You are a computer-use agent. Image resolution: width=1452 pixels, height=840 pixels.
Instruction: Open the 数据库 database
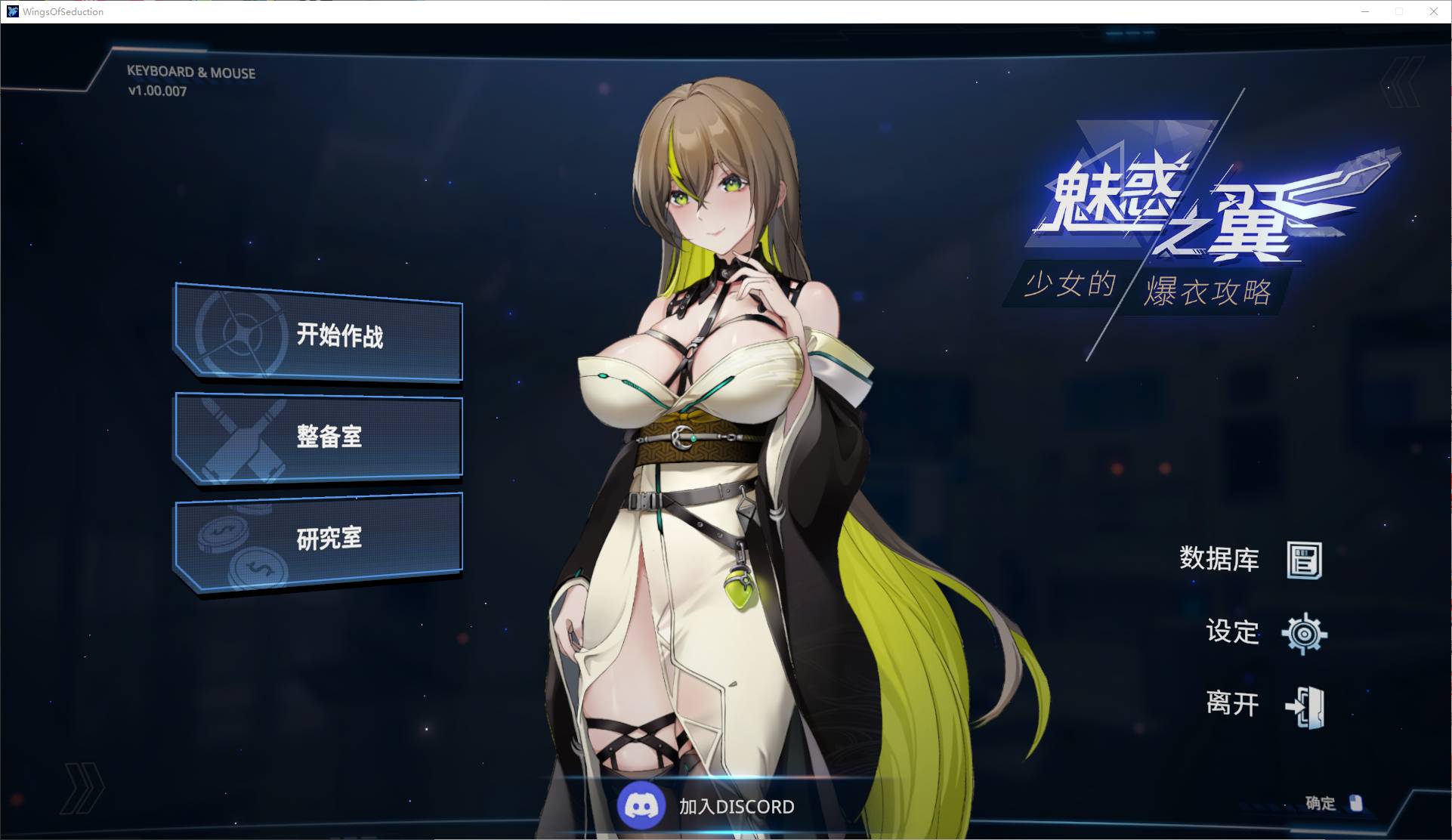(x=1250, y=560)
